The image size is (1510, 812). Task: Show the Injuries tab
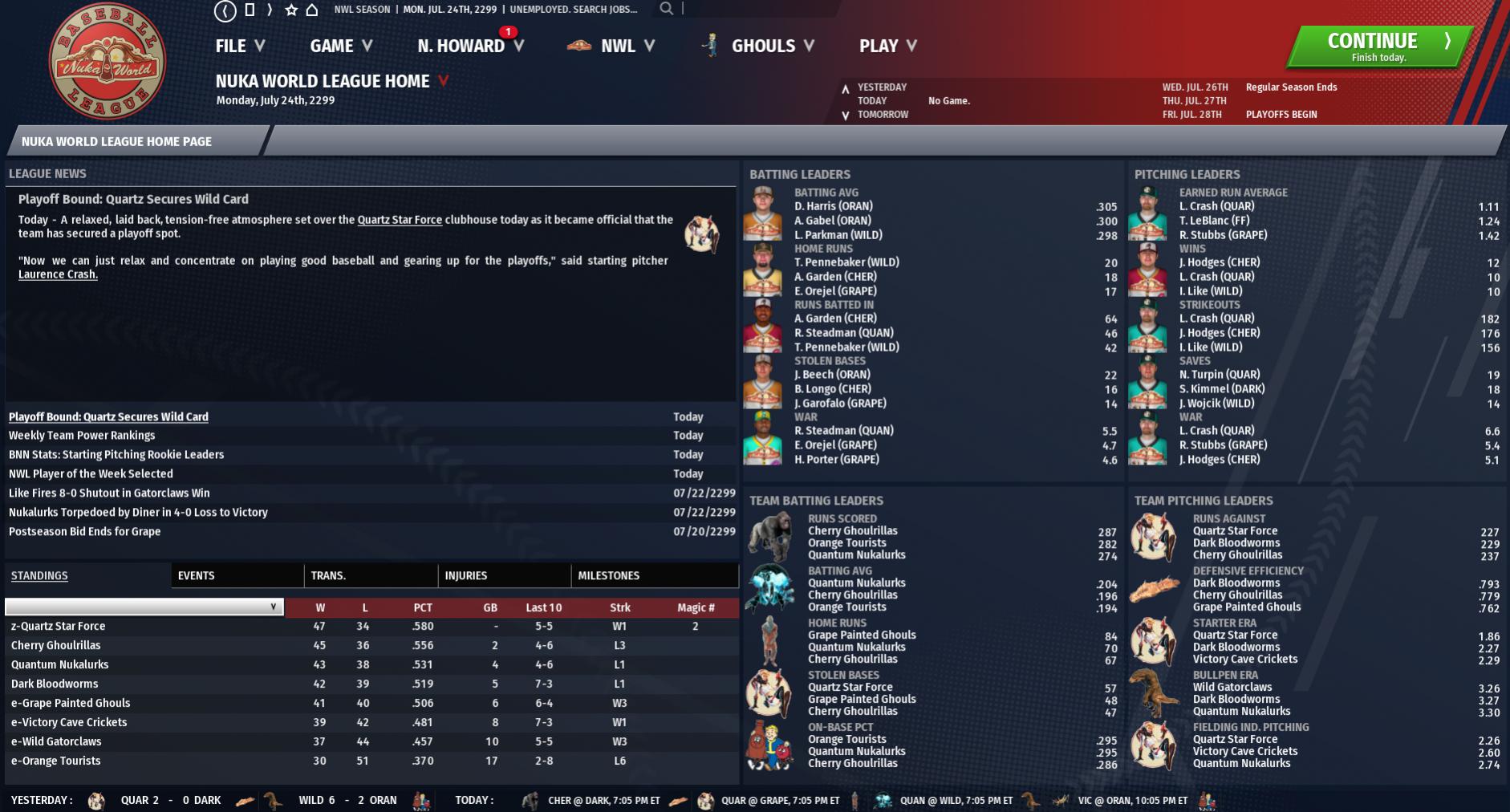466,575
